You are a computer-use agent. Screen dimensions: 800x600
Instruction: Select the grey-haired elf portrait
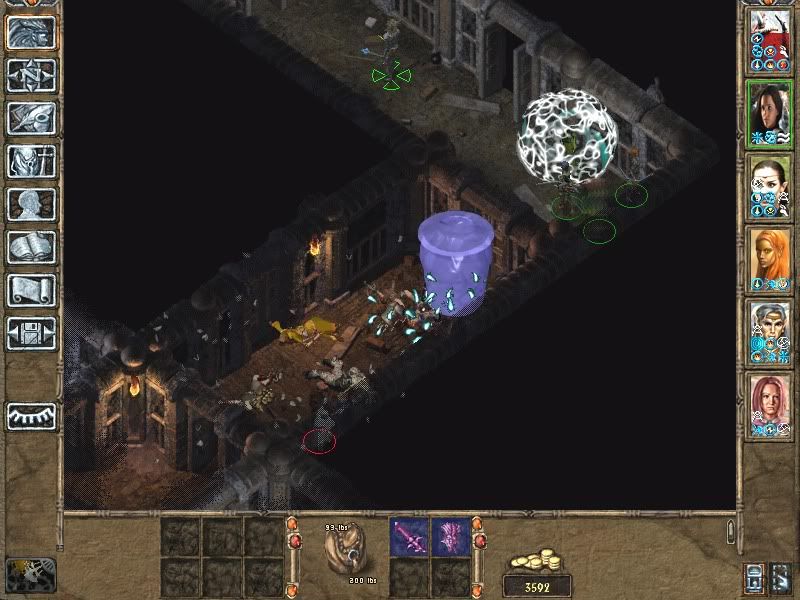769,332
